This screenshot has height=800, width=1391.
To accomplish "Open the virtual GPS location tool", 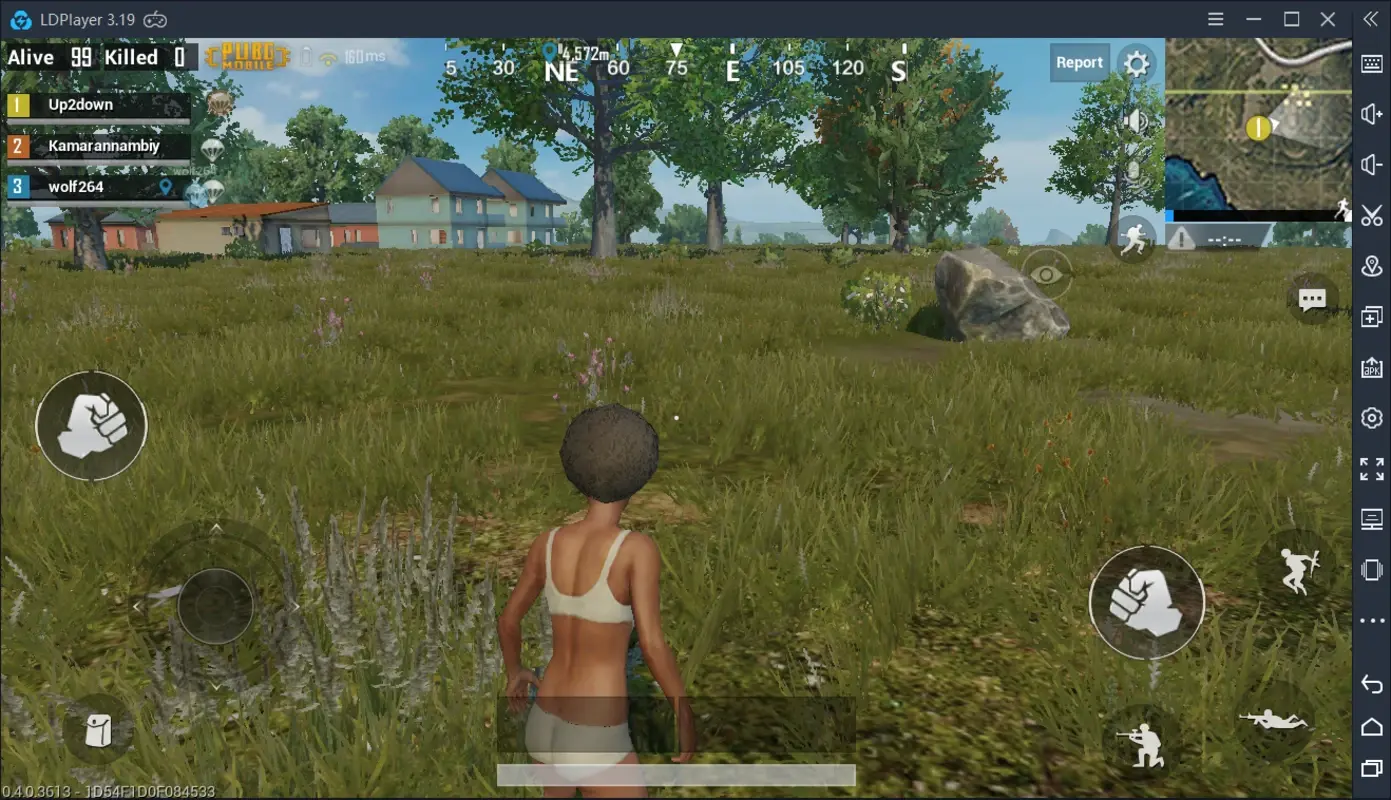I will coord(1371,265).
